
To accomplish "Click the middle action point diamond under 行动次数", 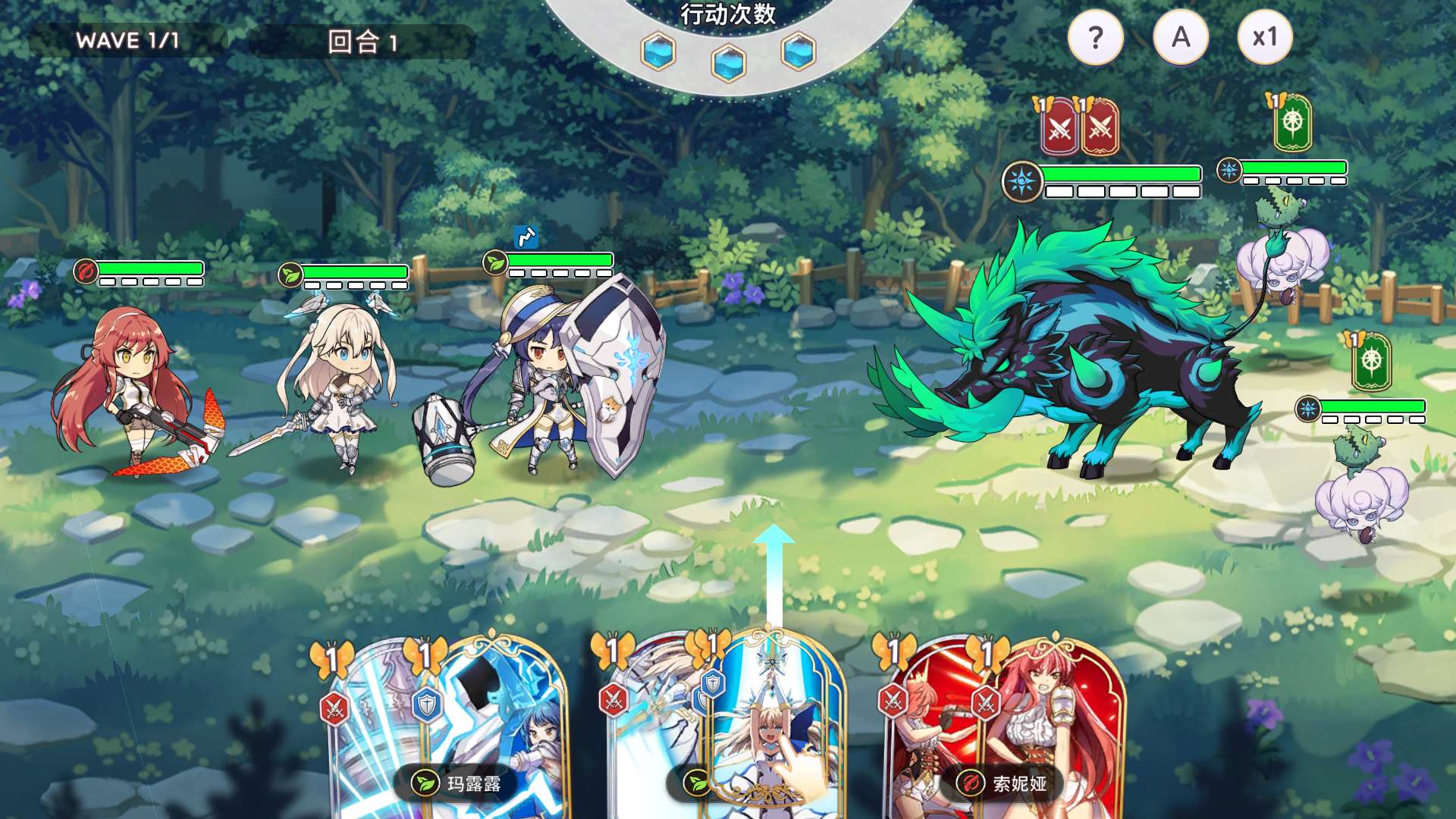I will click(728, 64).
